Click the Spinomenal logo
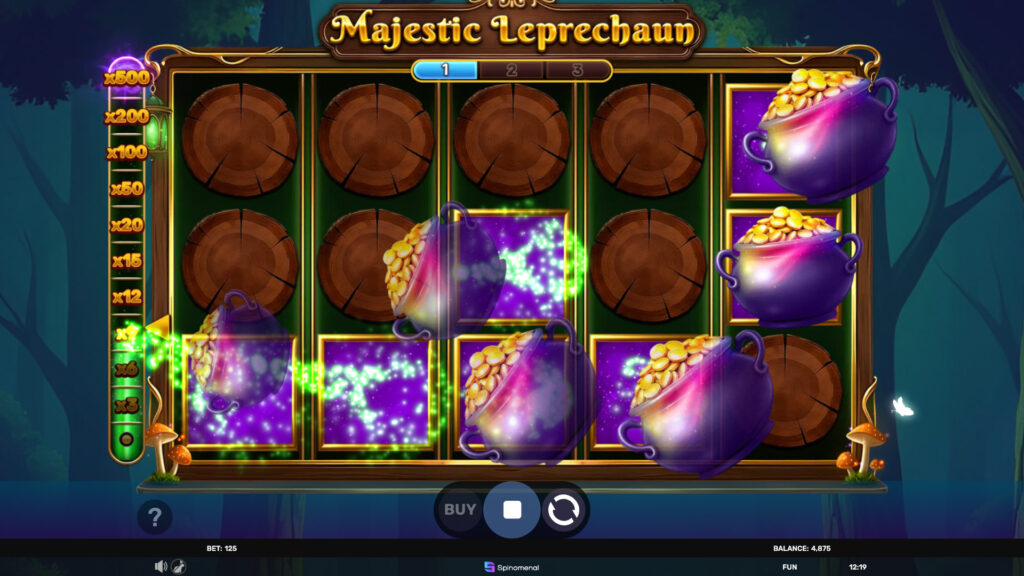This screenshot has height=576, width=1024. [x=512, y=567]
